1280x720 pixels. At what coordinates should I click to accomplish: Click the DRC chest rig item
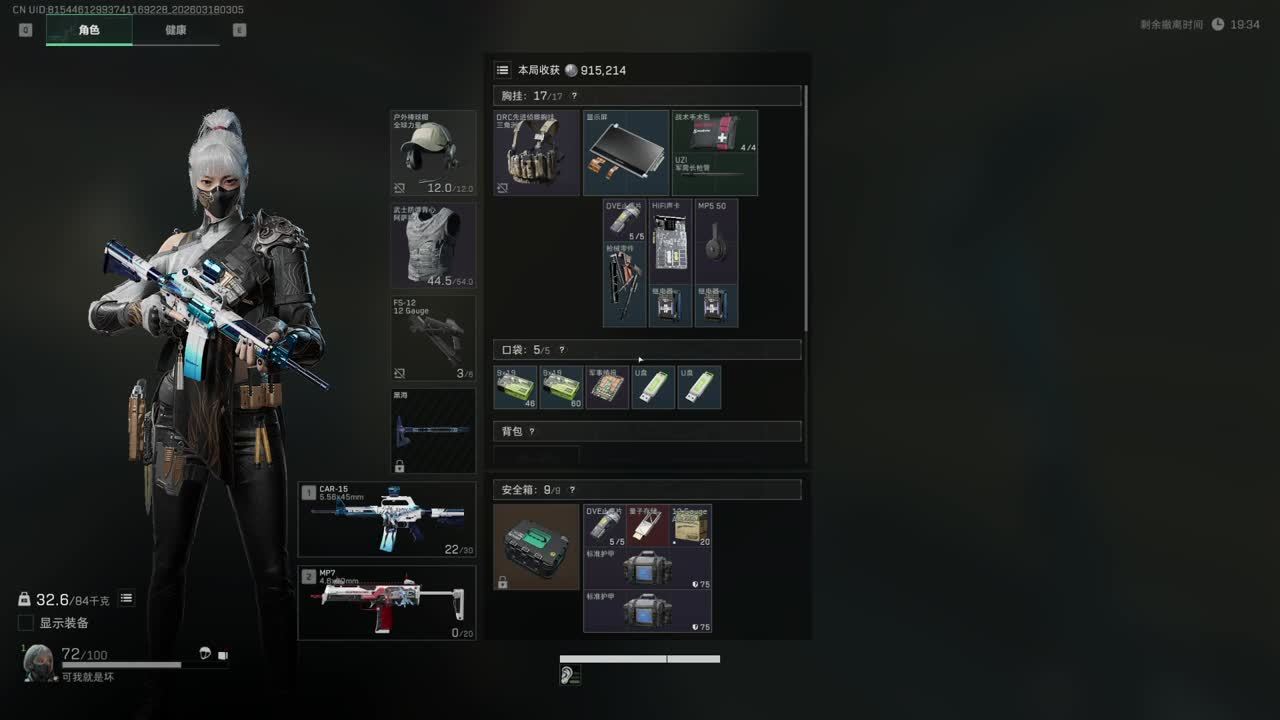point(536,152)
